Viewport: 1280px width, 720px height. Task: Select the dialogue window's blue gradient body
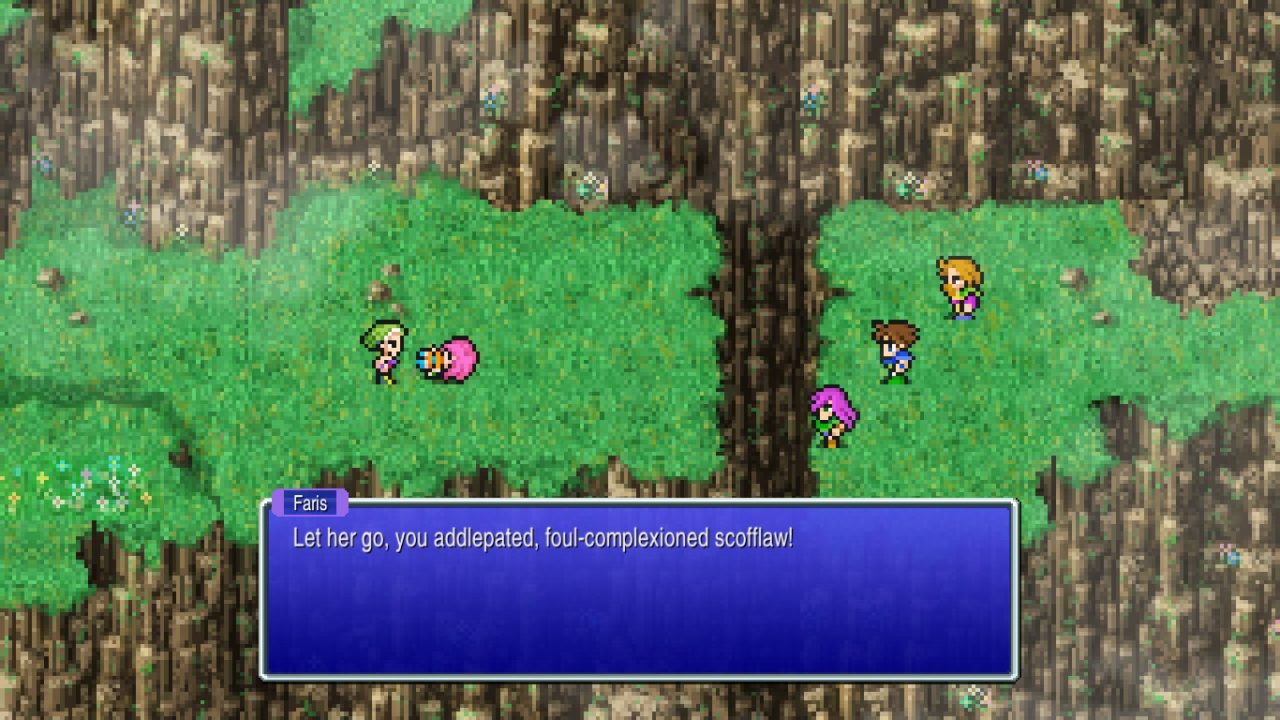coord(640,610)
